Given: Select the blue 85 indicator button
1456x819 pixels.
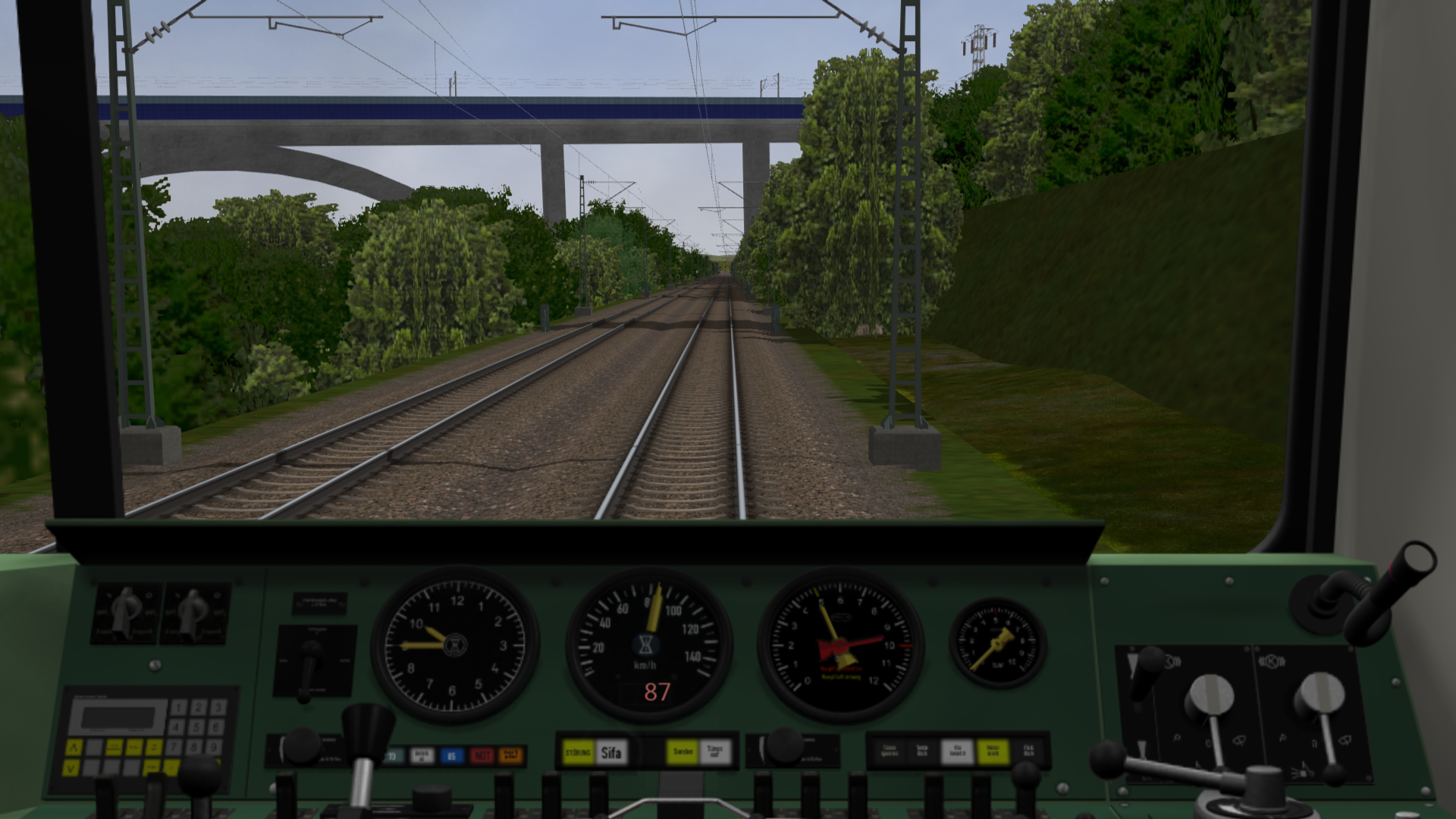Looking at the screenshot, I should (x=451, y=755).
